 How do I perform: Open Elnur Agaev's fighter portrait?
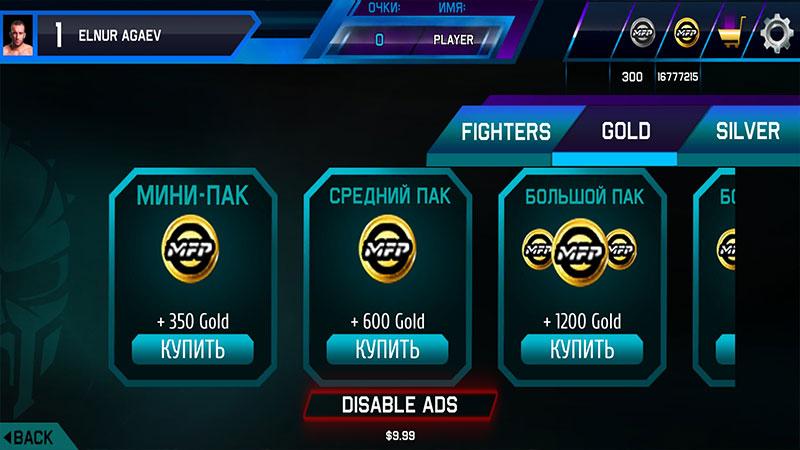tap(18, 36)
